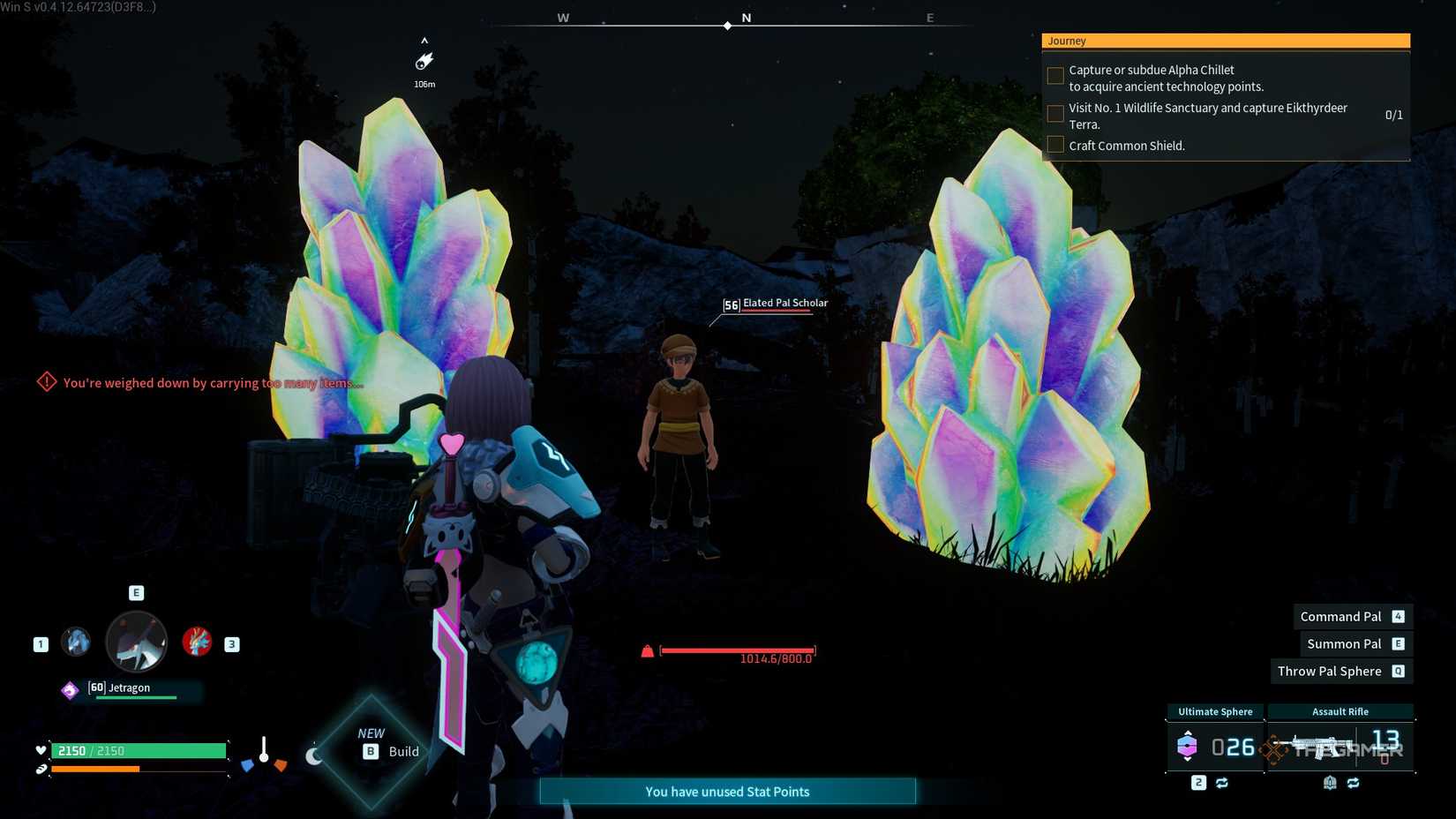Click the ammo reload icon under Assault Rifle

[1330, 783]
